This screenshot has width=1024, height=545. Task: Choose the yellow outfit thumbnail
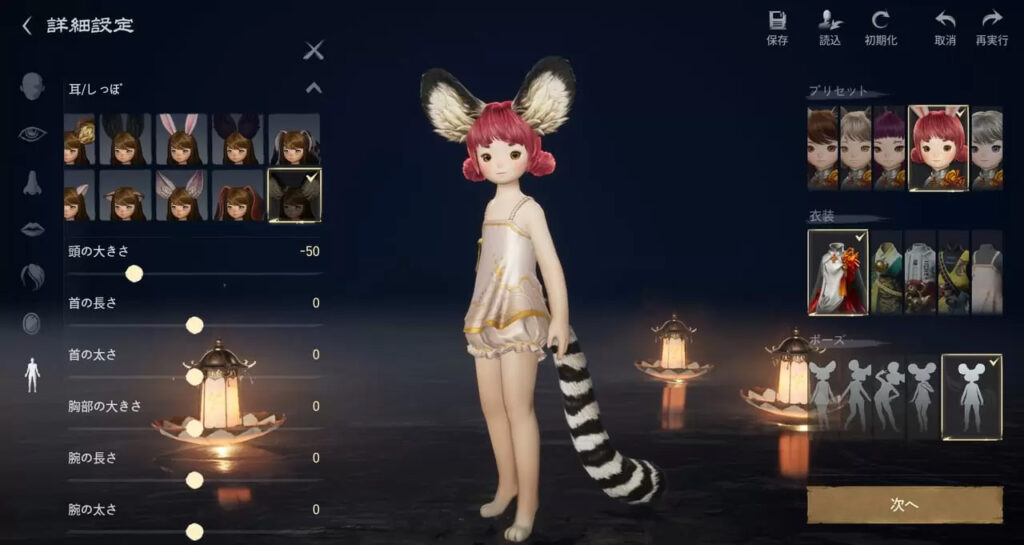[954, 272]
